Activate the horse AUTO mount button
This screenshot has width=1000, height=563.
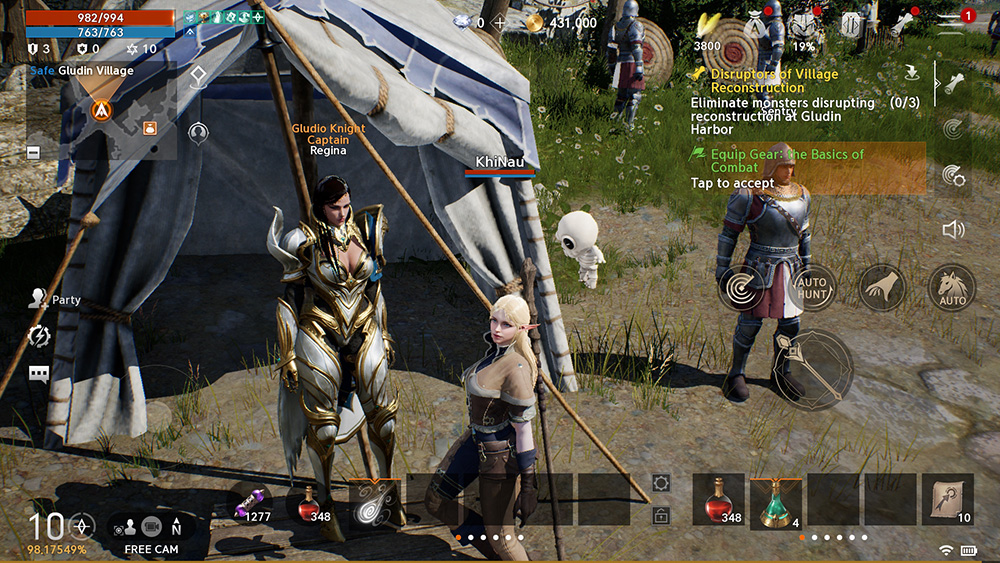point(951,287)
